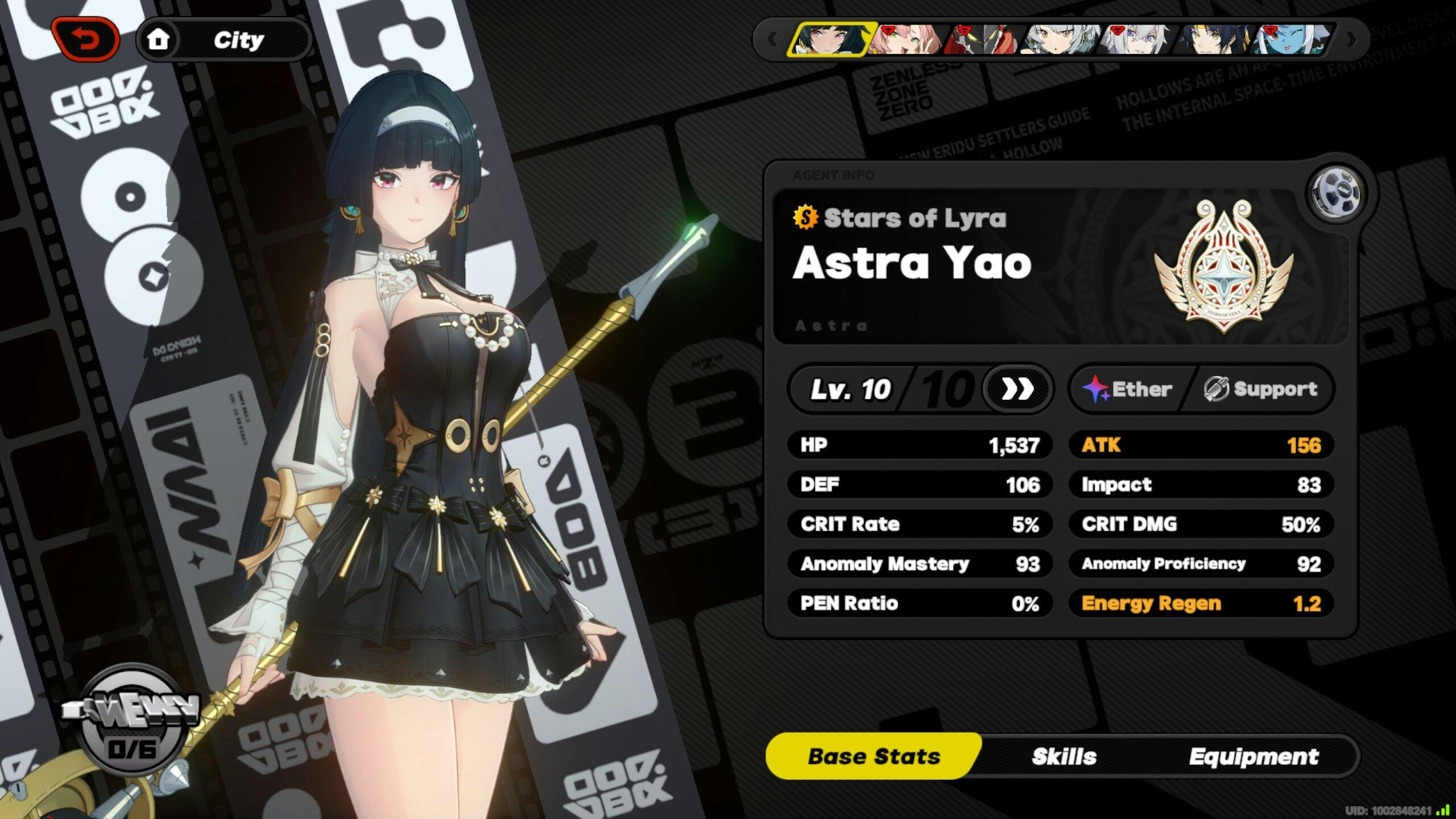Image resolution: width=1456 pixels, height=819 pixels.
Task: Select the Base Stats tab
Action: tap(874, 756)
